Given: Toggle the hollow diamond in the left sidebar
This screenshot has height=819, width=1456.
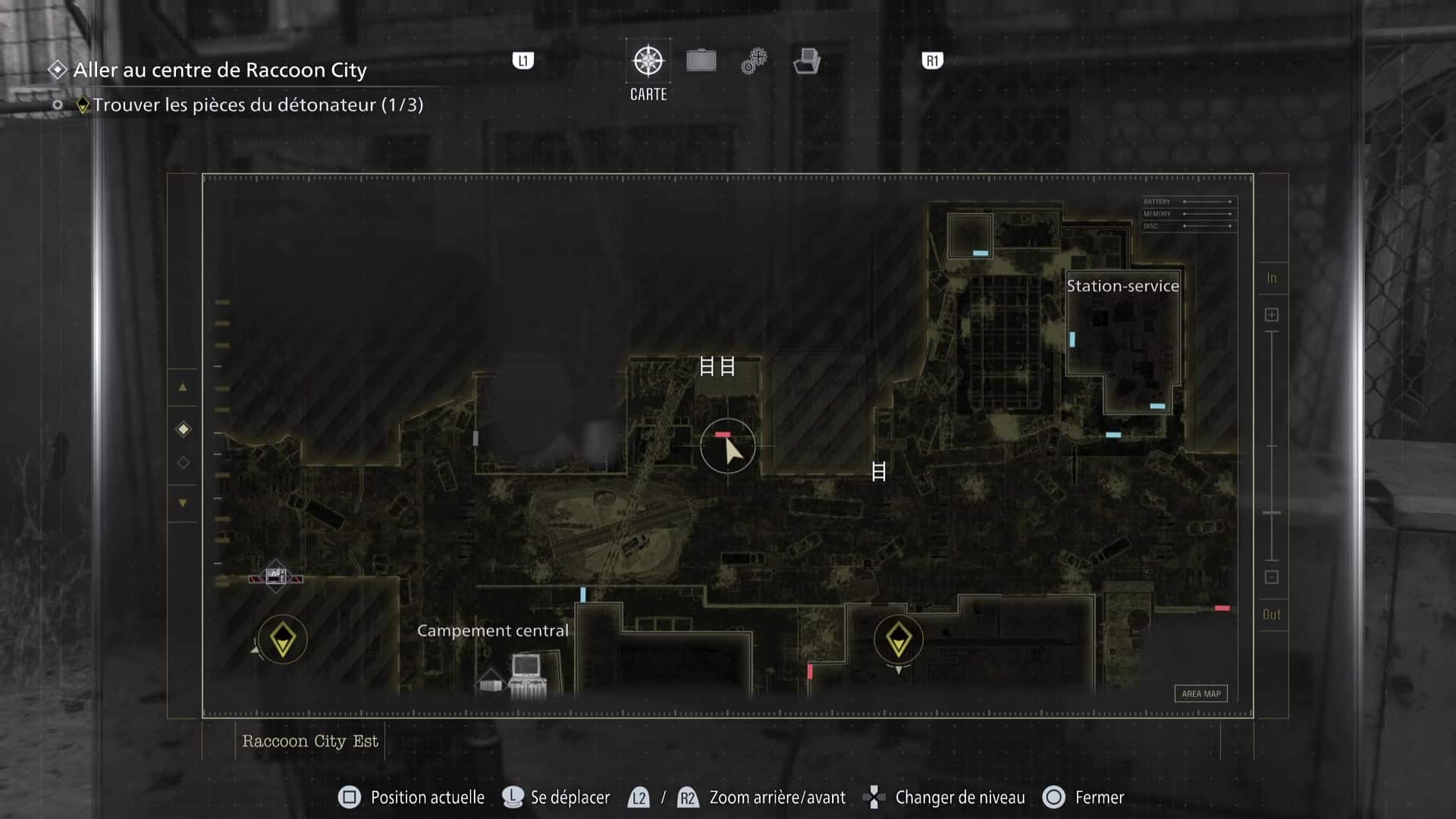Looking at the screenshot, I should pyautogui.click(x=182, y=462).
